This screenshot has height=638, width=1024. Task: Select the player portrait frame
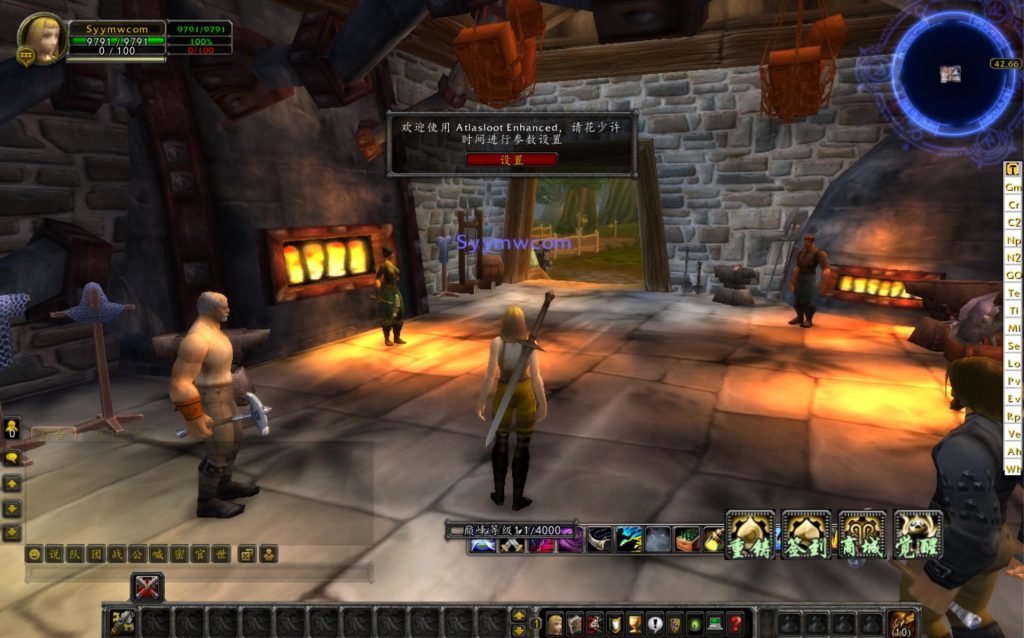pos(42,39)
